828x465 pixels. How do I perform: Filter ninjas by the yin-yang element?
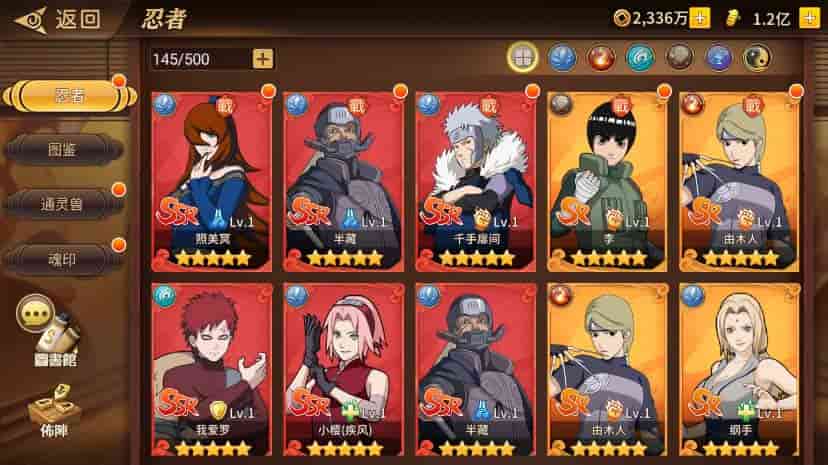coord(759,57)
